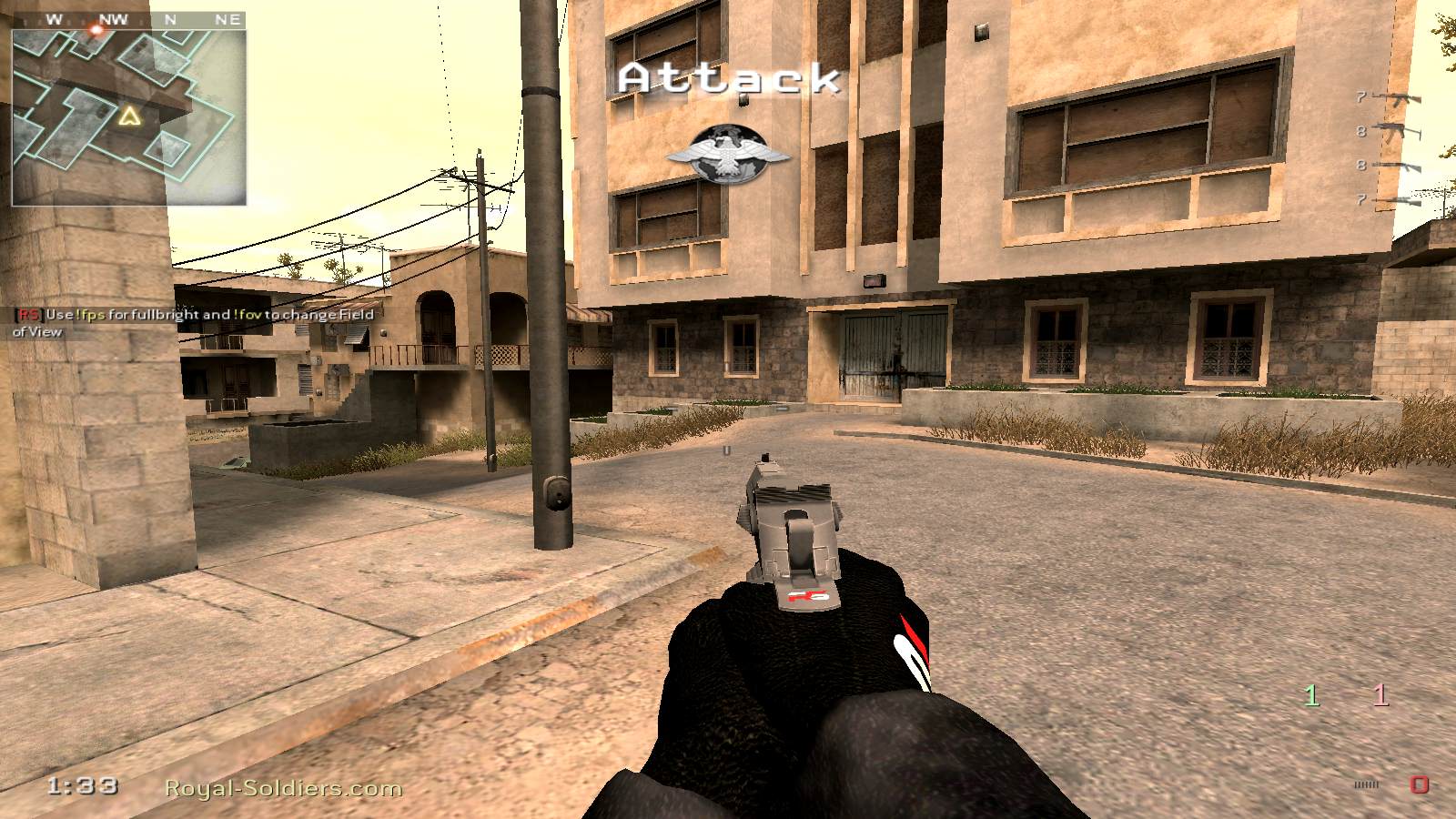1456x819 pixels.
Task: Select the yellow player arrow on the minimap
Action: [129, 116]
